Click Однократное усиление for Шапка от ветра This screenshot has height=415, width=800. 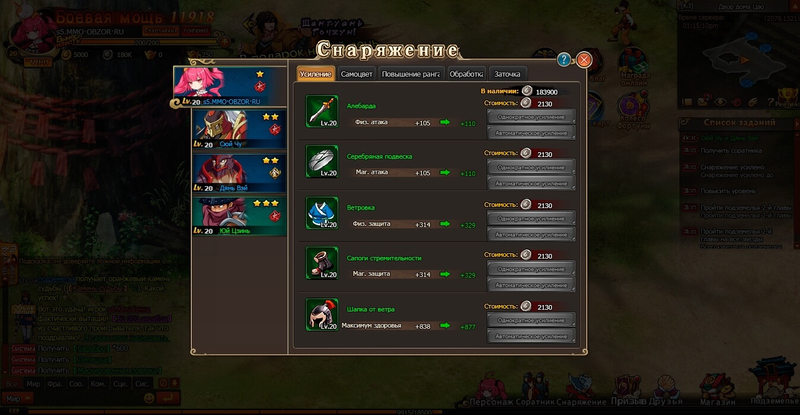pyautogui.click(x=530, y=319)
